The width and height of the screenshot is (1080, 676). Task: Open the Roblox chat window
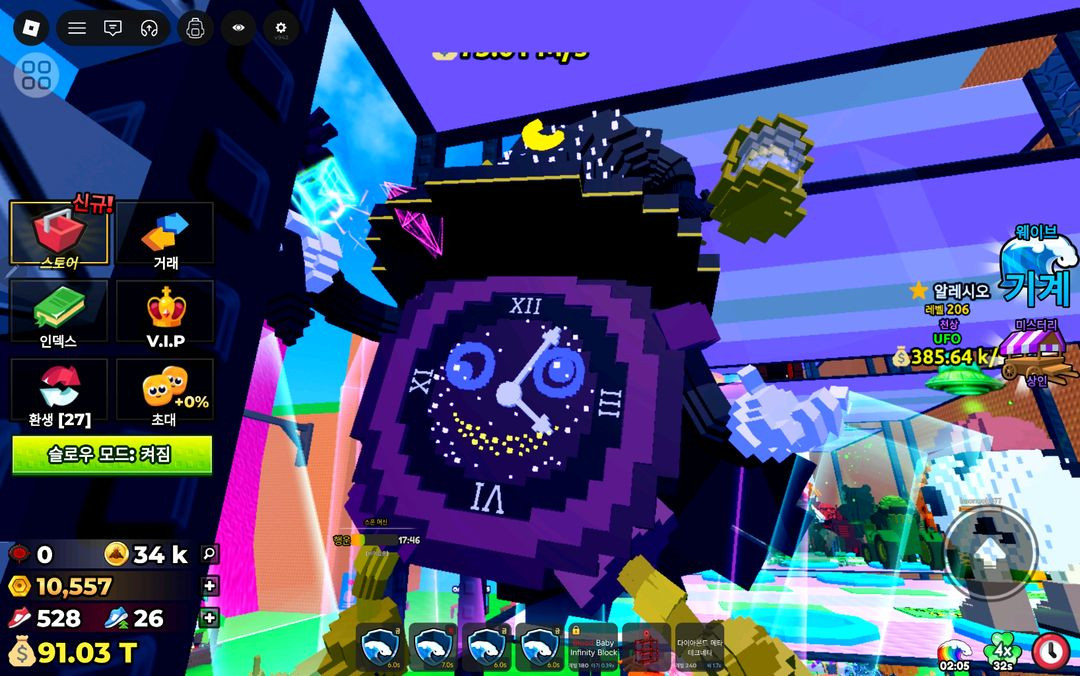113,28
